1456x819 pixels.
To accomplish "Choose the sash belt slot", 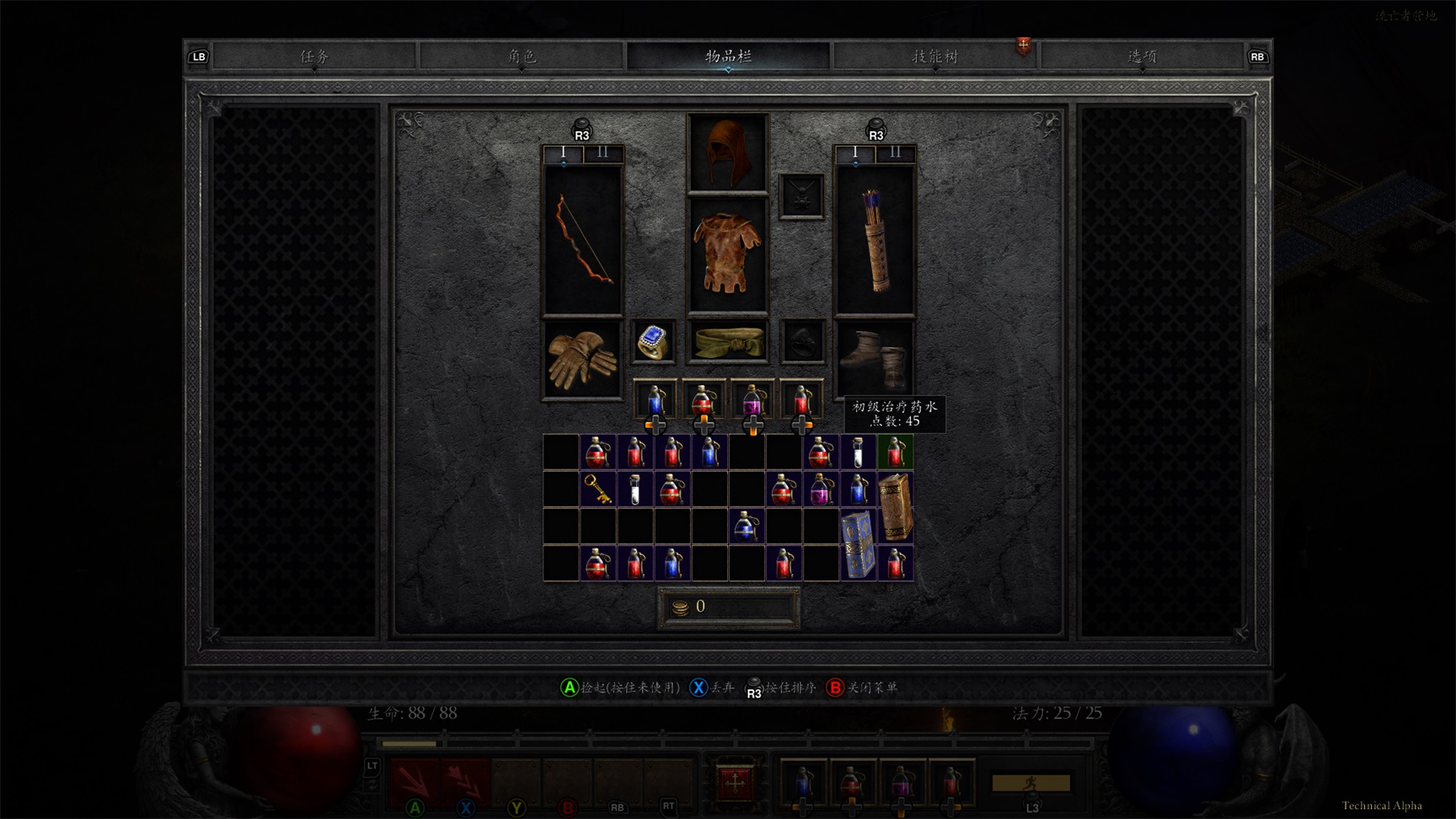I will click(x=728, y=341).
